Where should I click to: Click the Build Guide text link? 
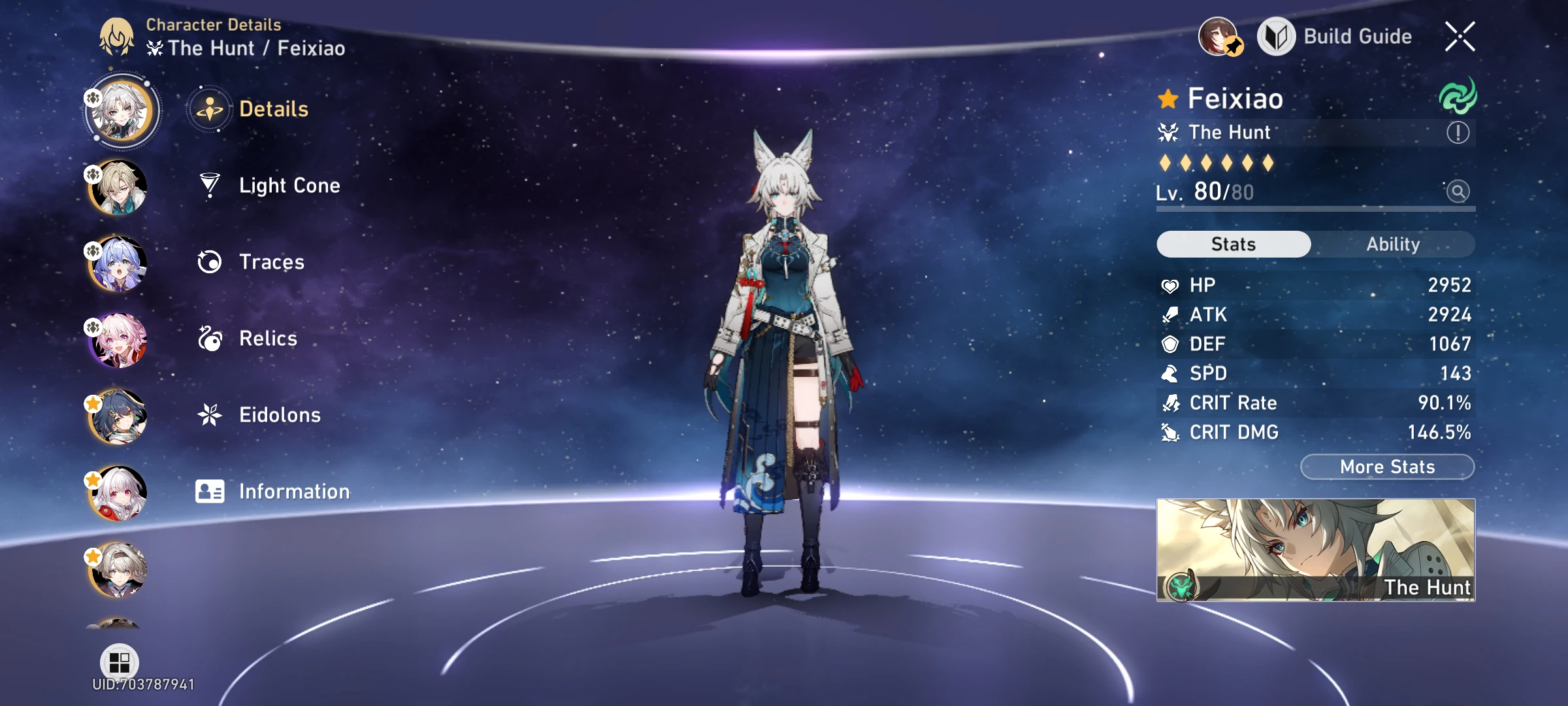(1359, 37)
